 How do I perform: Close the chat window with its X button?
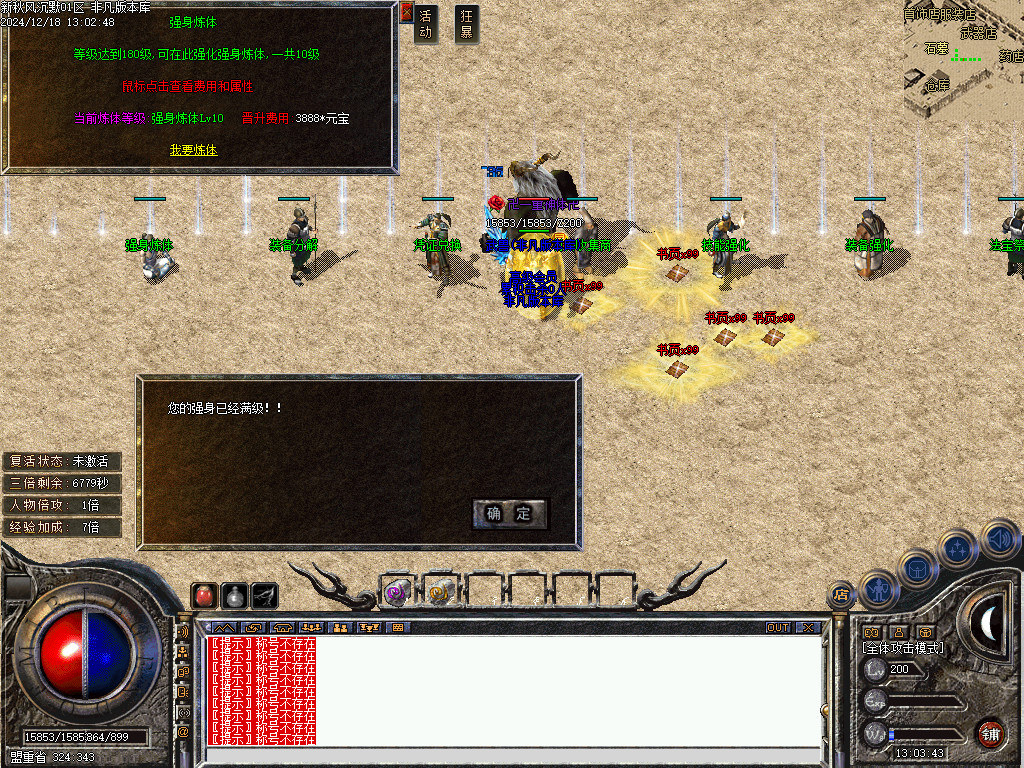[x=808, y=627]
